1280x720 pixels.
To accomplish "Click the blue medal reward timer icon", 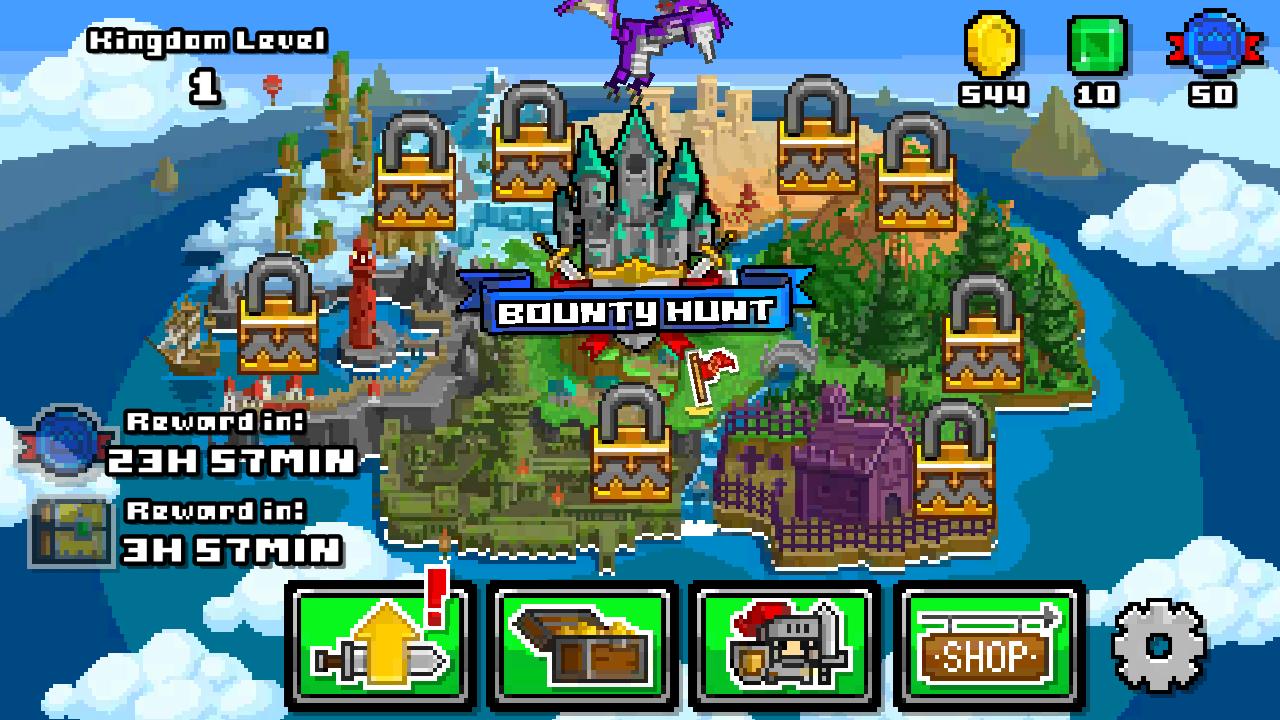I will 62,436.
